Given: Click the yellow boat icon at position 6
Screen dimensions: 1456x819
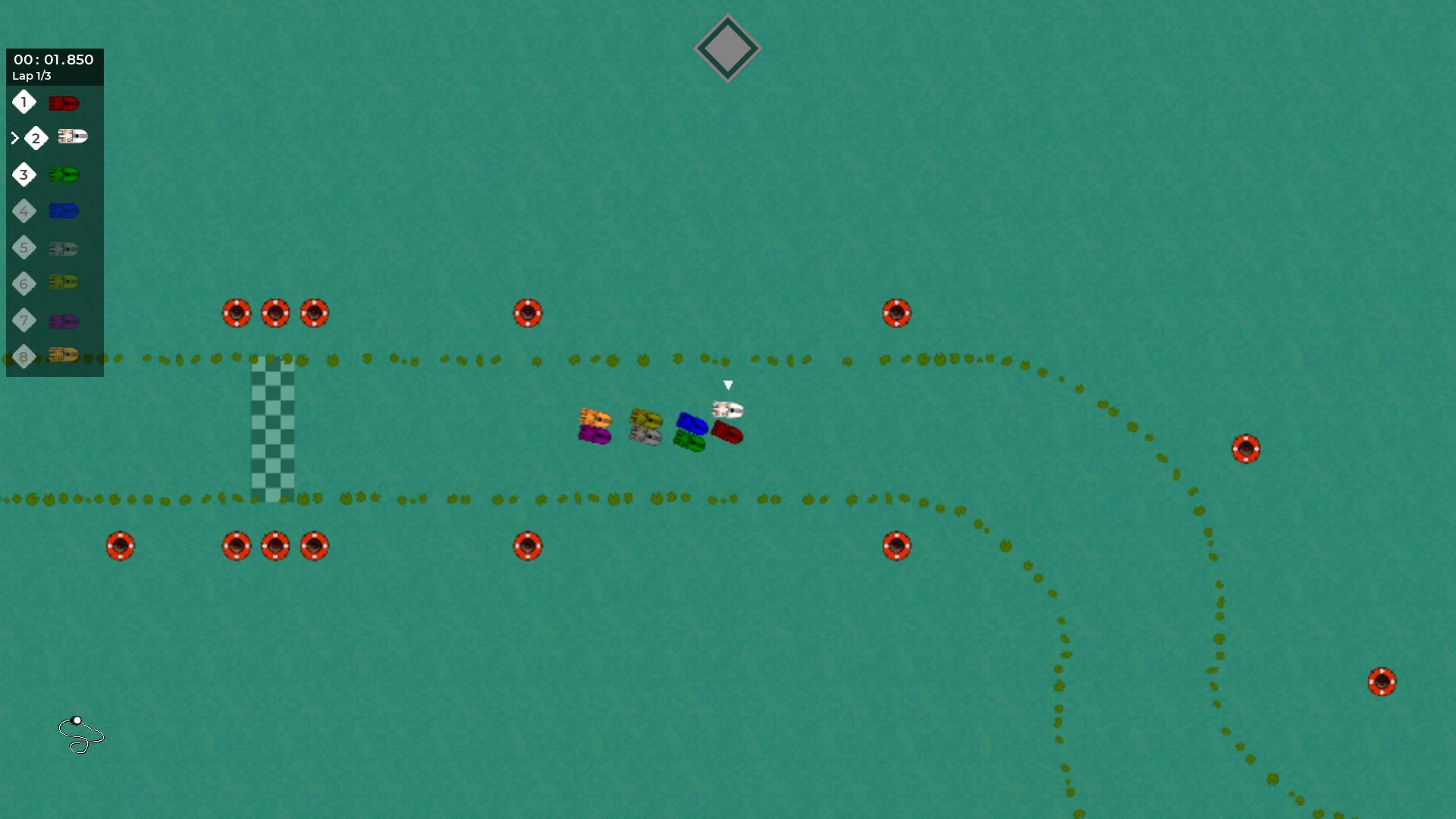Looking at the screenshot, I should [64, 284].
